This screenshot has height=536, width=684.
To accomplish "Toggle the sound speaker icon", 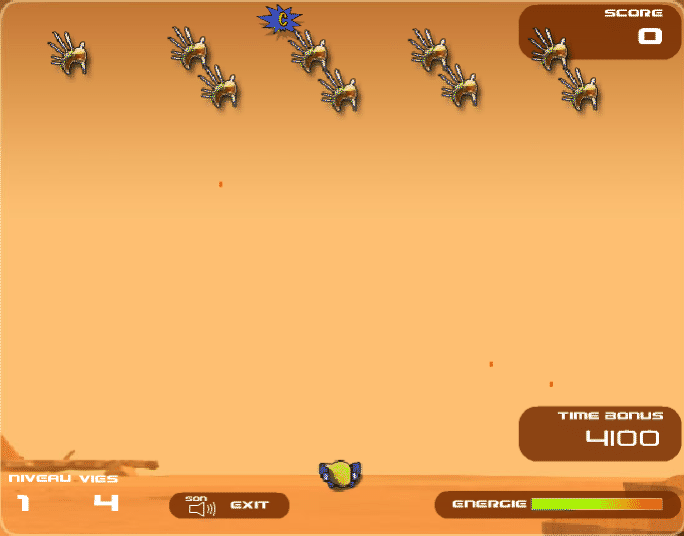I will pos(202,508).
